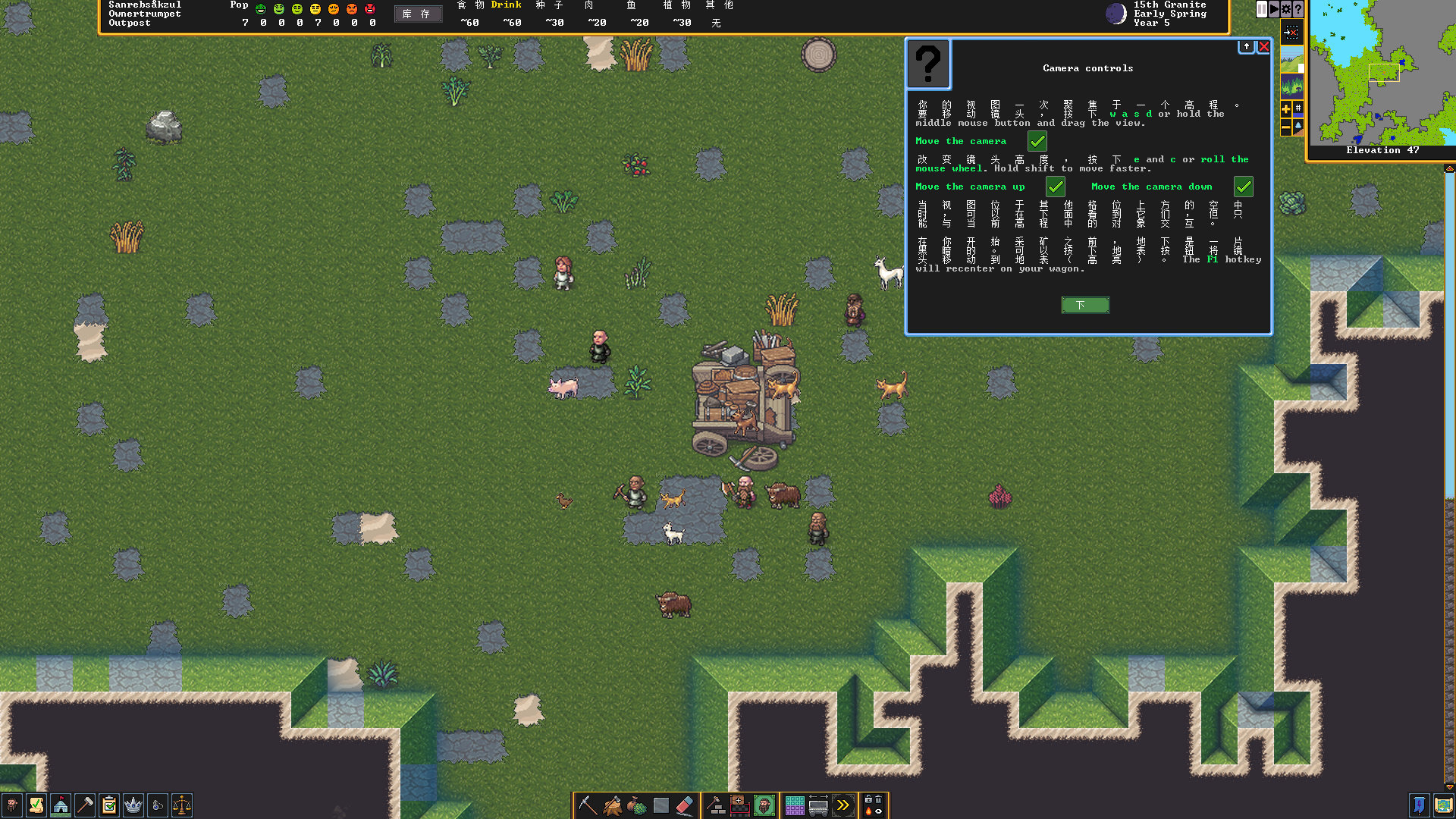Select the eraser designation tool

[x=685, y=805]
